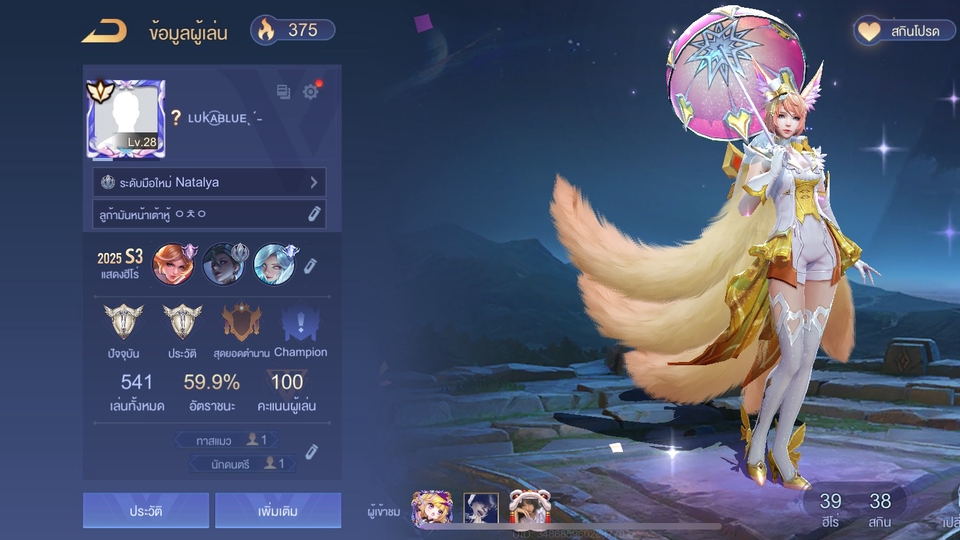Viewport: 960px width, 540px height.
Task: Open profile settings gear icon
Action: 311,92
